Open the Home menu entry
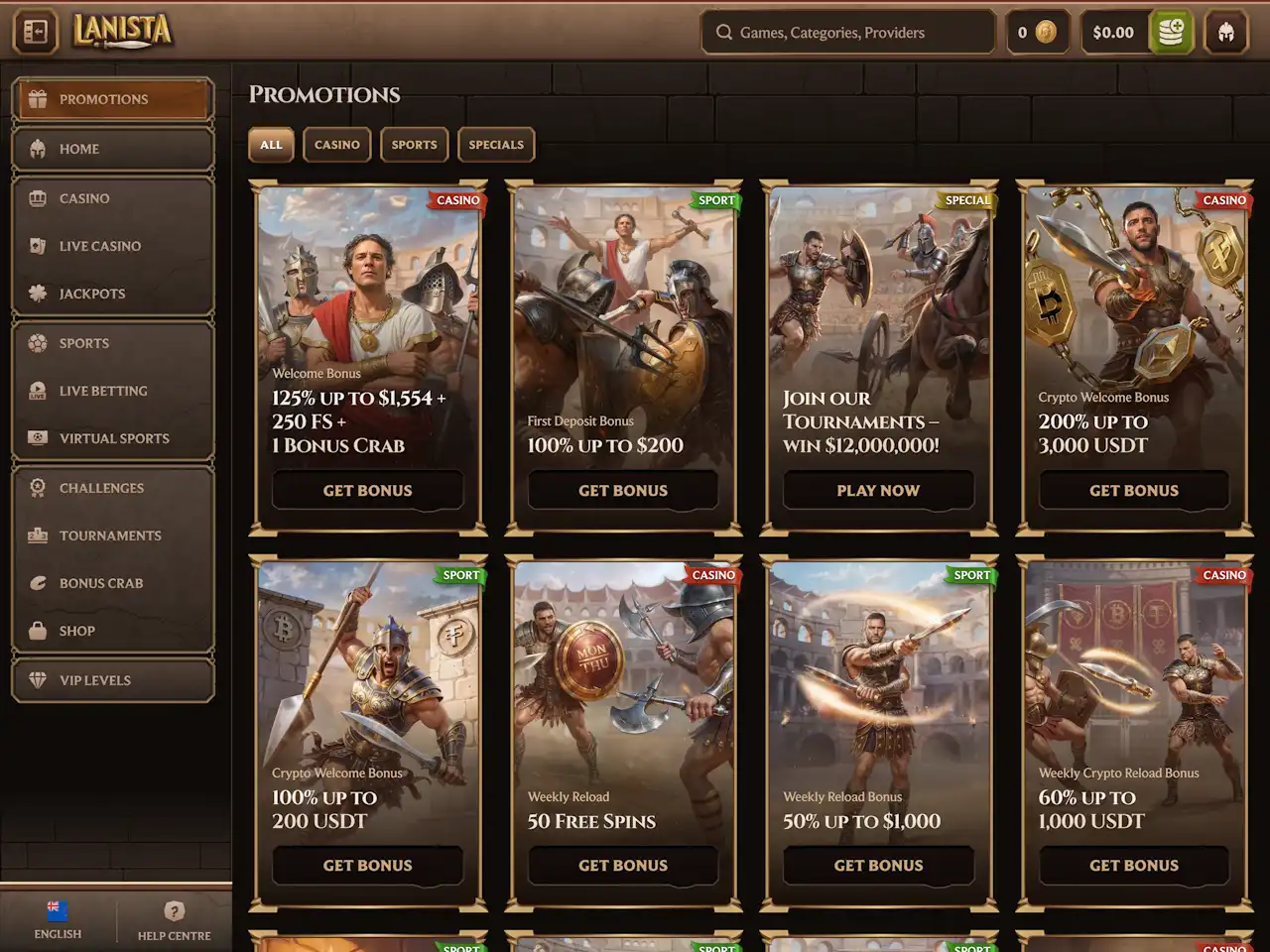 pyautogui.click(x=112, y=149)
